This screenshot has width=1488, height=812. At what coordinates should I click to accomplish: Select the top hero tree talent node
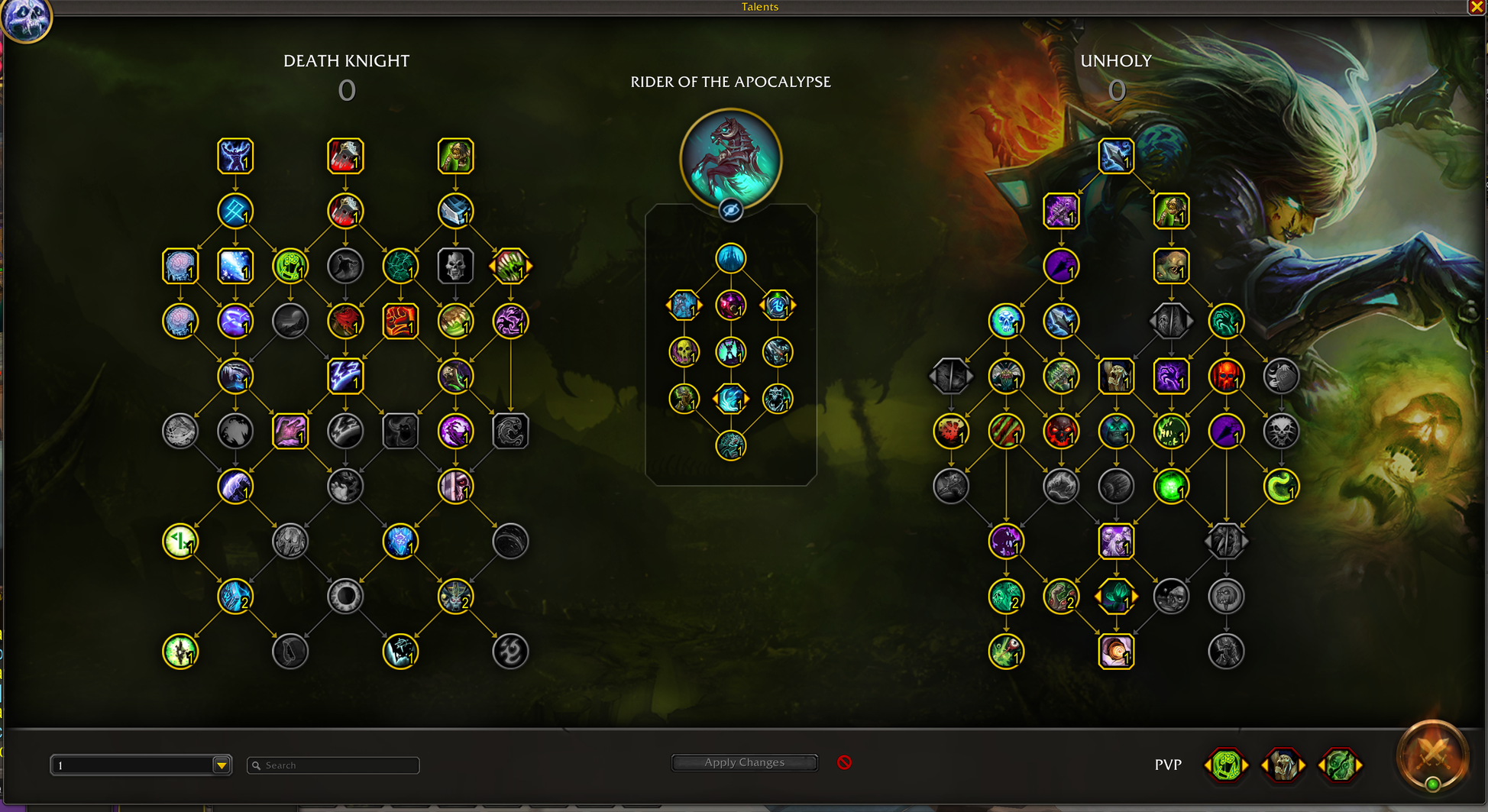730,258
